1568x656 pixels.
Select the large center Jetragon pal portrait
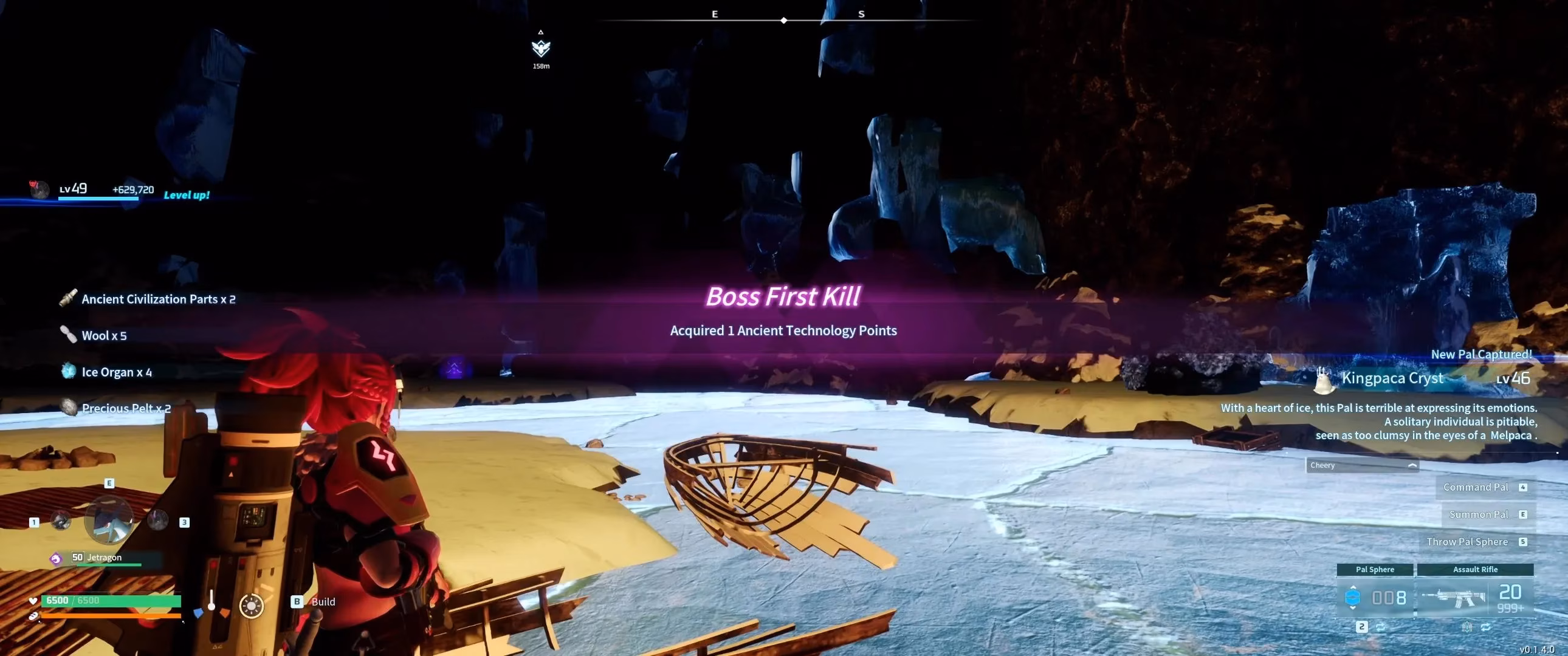108,521
